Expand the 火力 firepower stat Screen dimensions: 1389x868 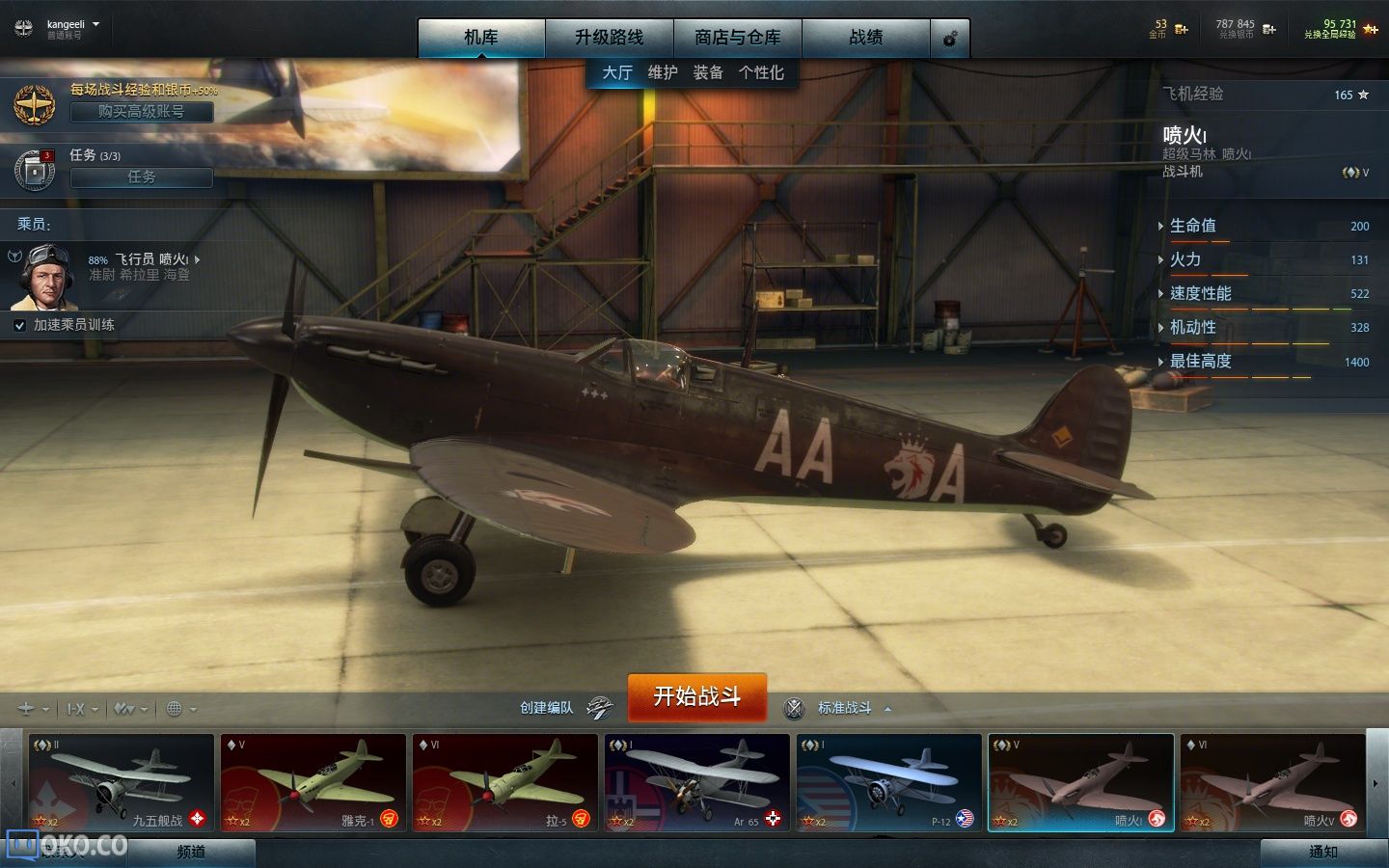click(1185, 259)
